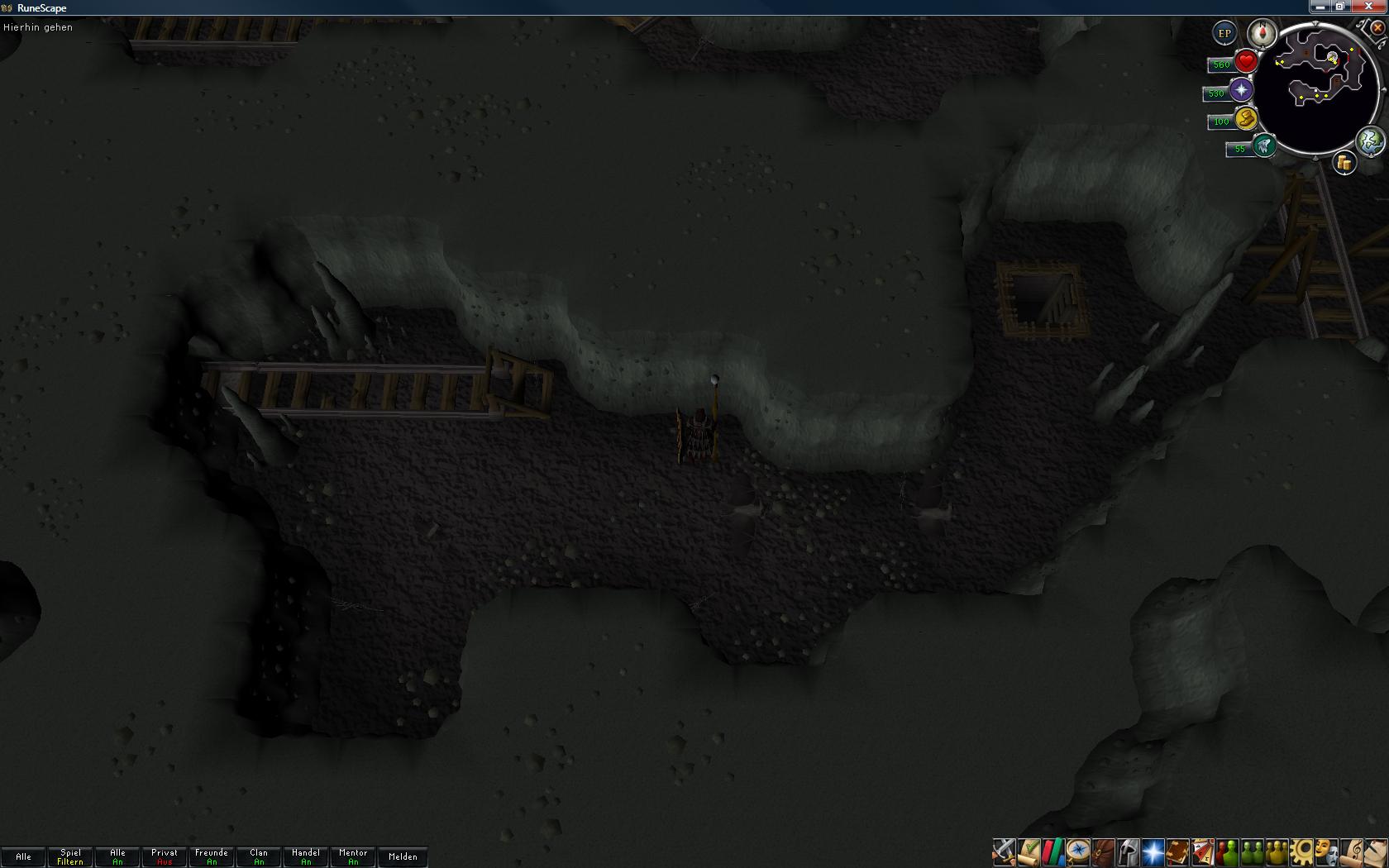Open the gold coins money pouch

click(x=1344, y=163)
